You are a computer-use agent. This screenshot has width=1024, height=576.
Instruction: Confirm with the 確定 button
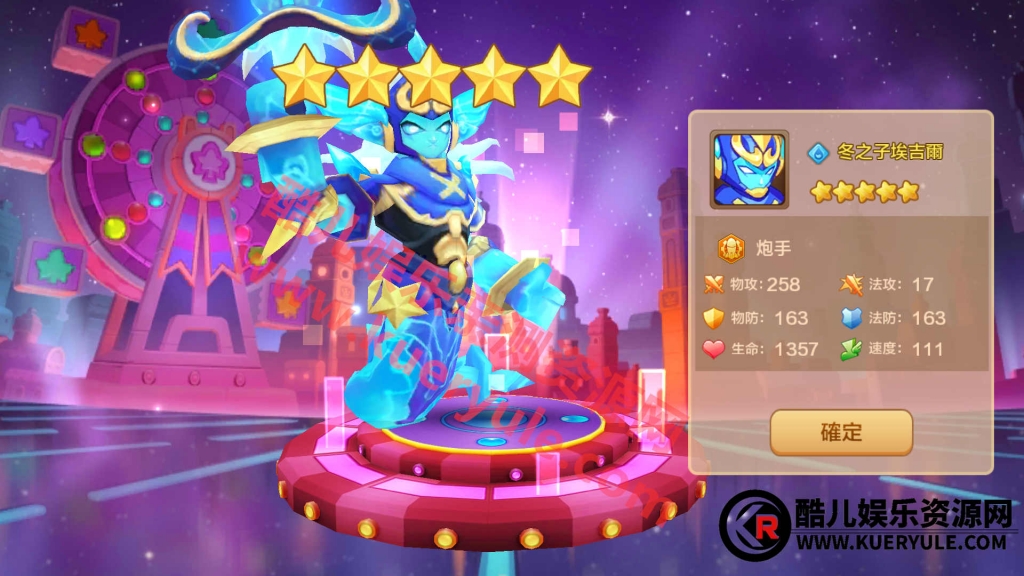pyautogui.click(x=841, y=433)
